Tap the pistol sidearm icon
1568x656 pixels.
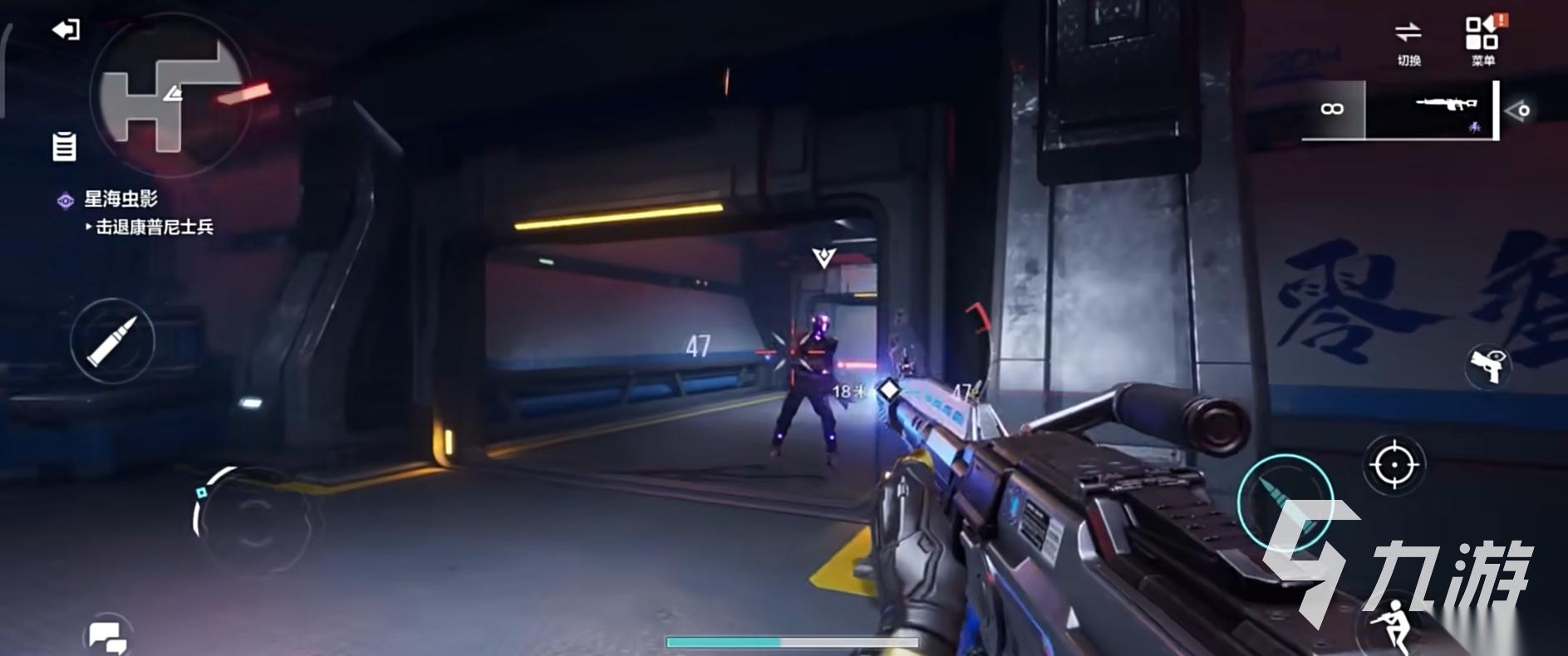[x=1487, y=365]
